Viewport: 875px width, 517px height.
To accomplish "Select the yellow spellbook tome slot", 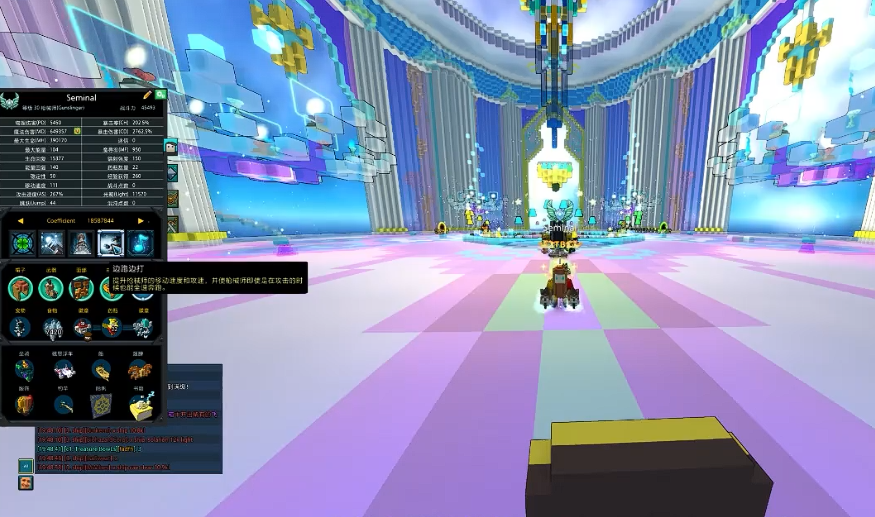I will (x=141, y=405).
